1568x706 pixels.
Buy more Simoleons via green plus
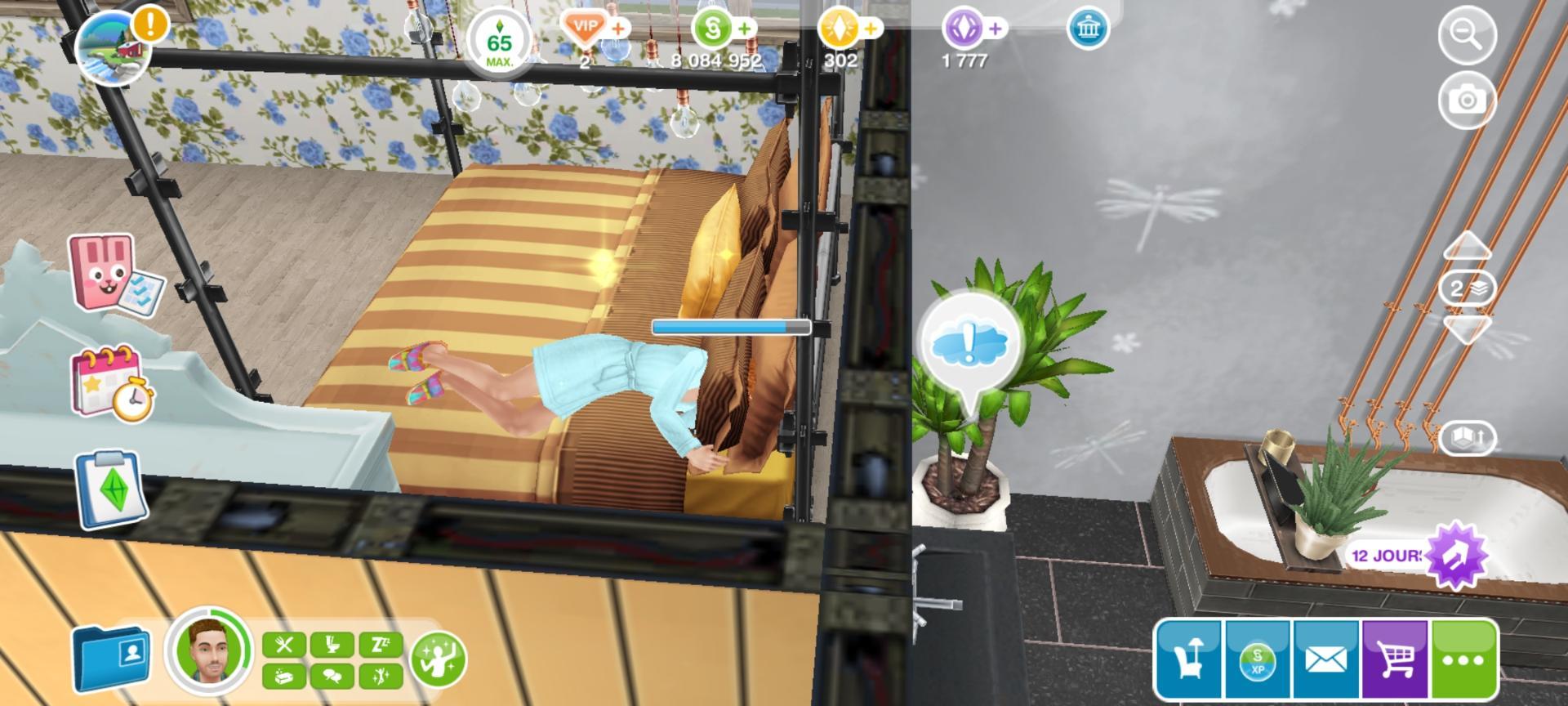click(x=744, y=29)
